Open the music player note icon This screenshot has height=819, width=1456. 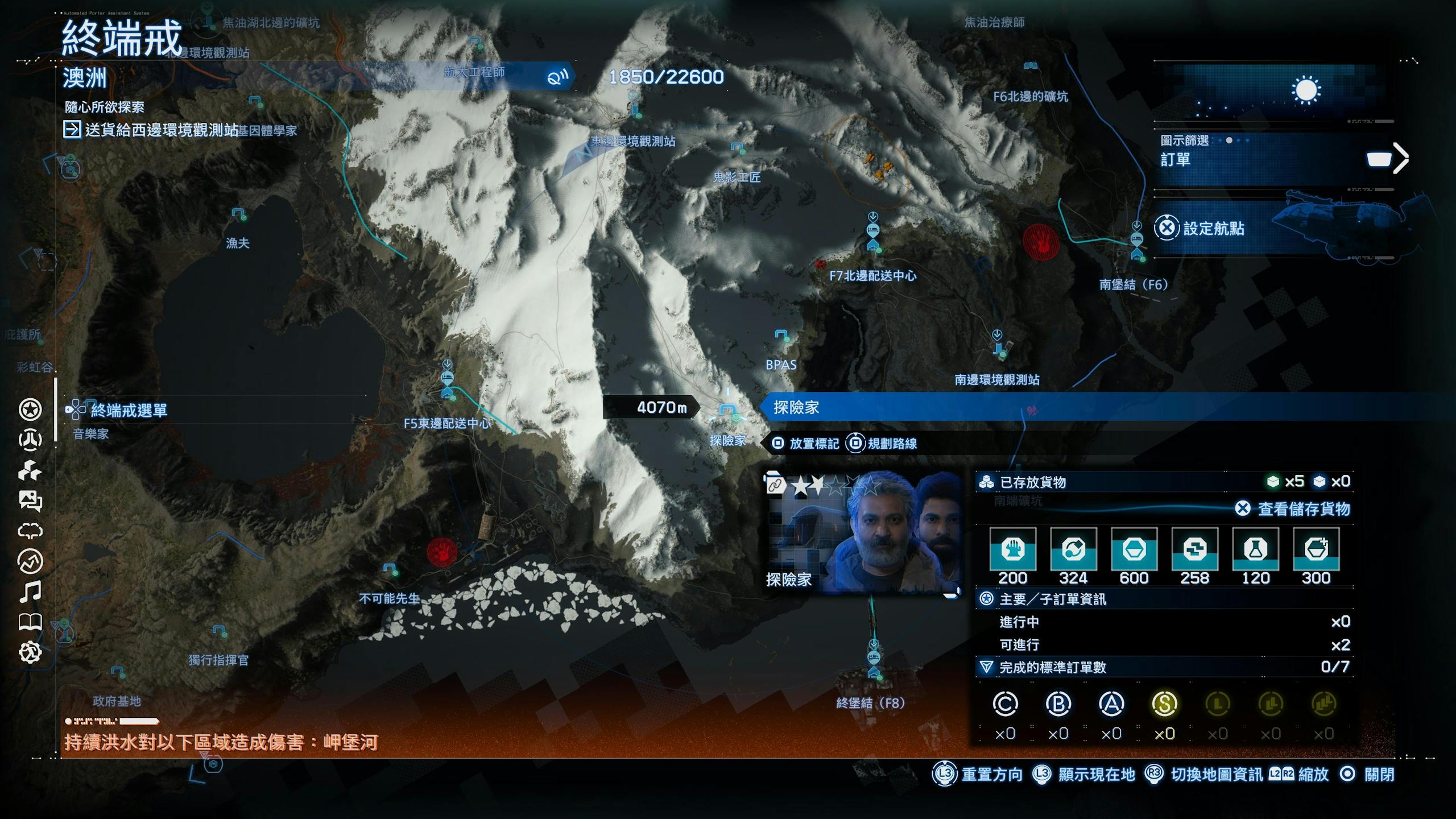click(30, 592)
